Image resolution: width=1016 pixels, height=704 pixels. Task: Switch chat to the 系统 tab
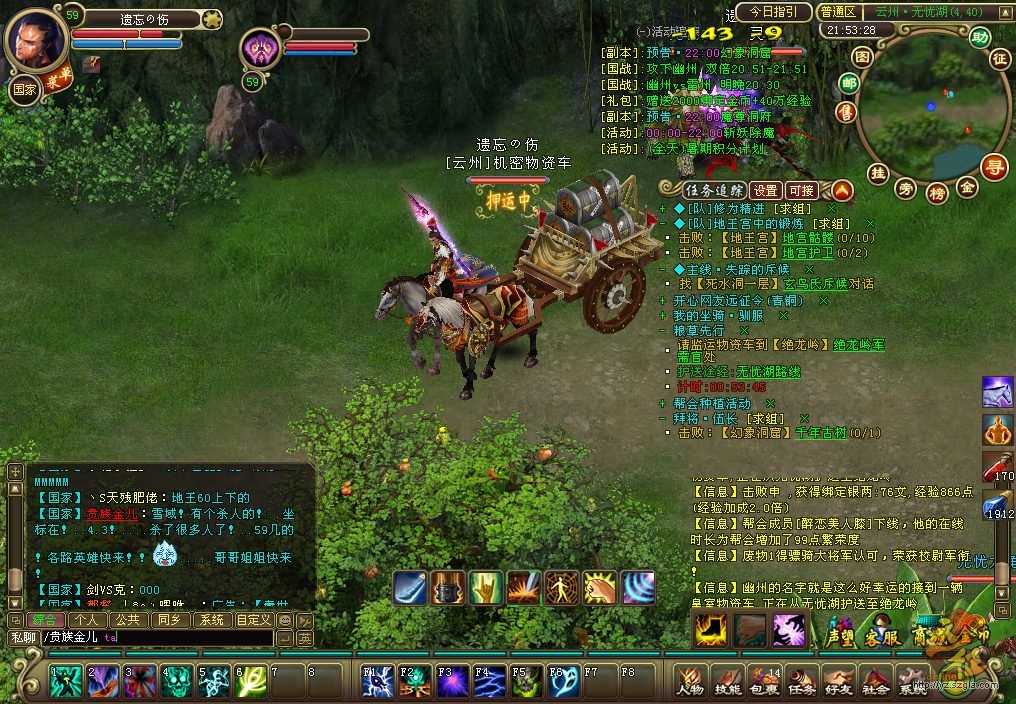(211, 620)
